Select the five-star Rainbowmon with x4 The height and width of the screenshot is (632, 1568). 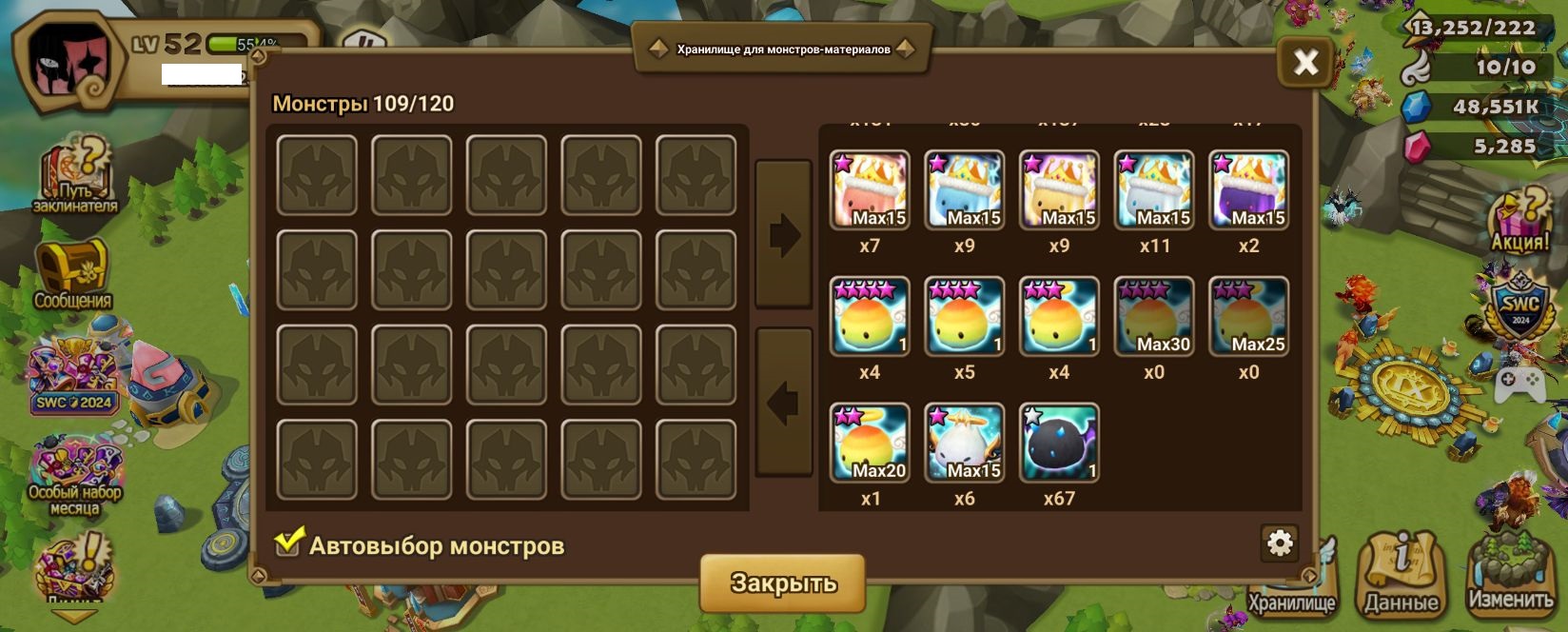point(870,317)
